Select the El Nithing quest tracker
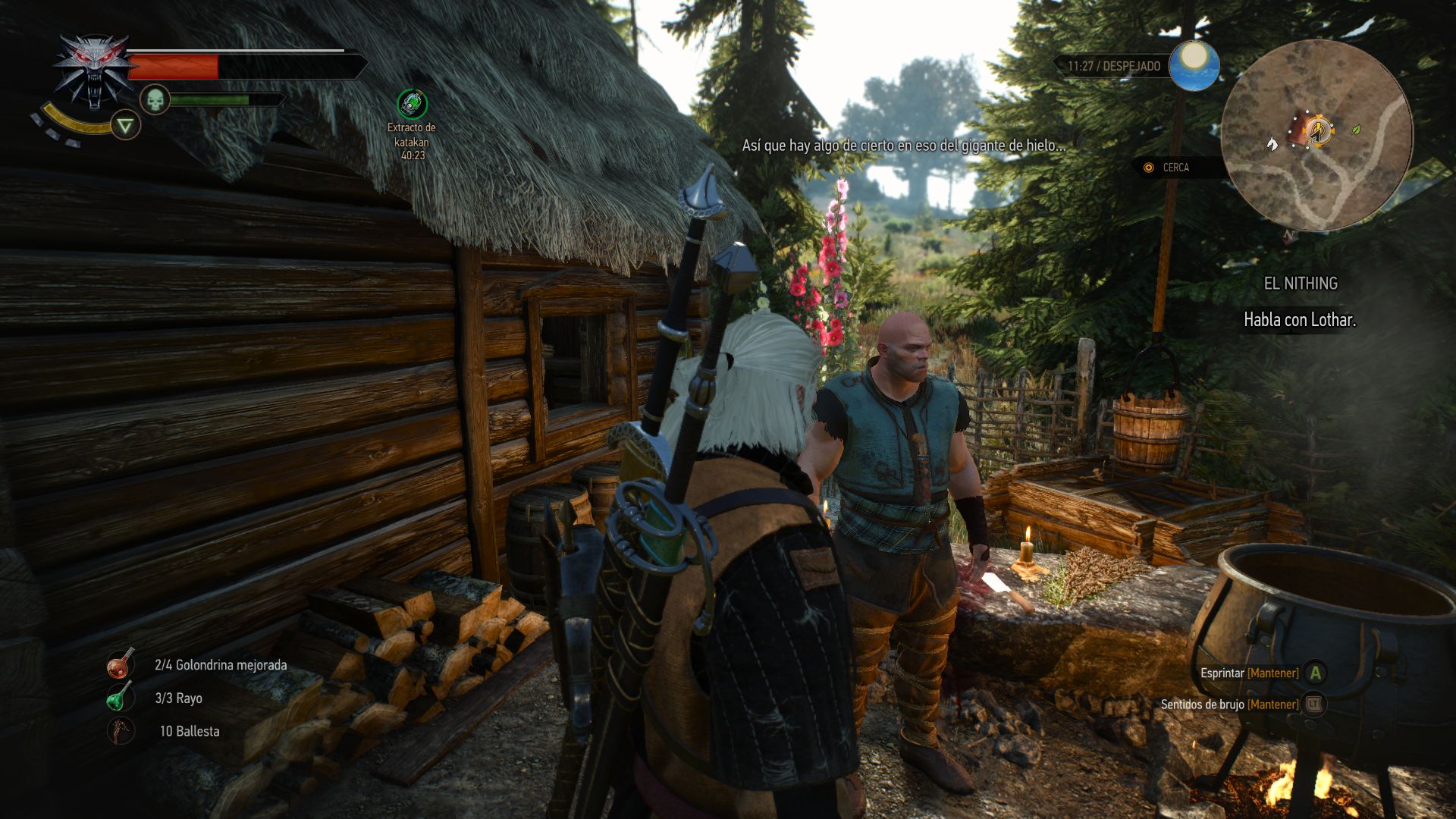This screenshot has height=819, width=1456. click(x=1300, y=284)
